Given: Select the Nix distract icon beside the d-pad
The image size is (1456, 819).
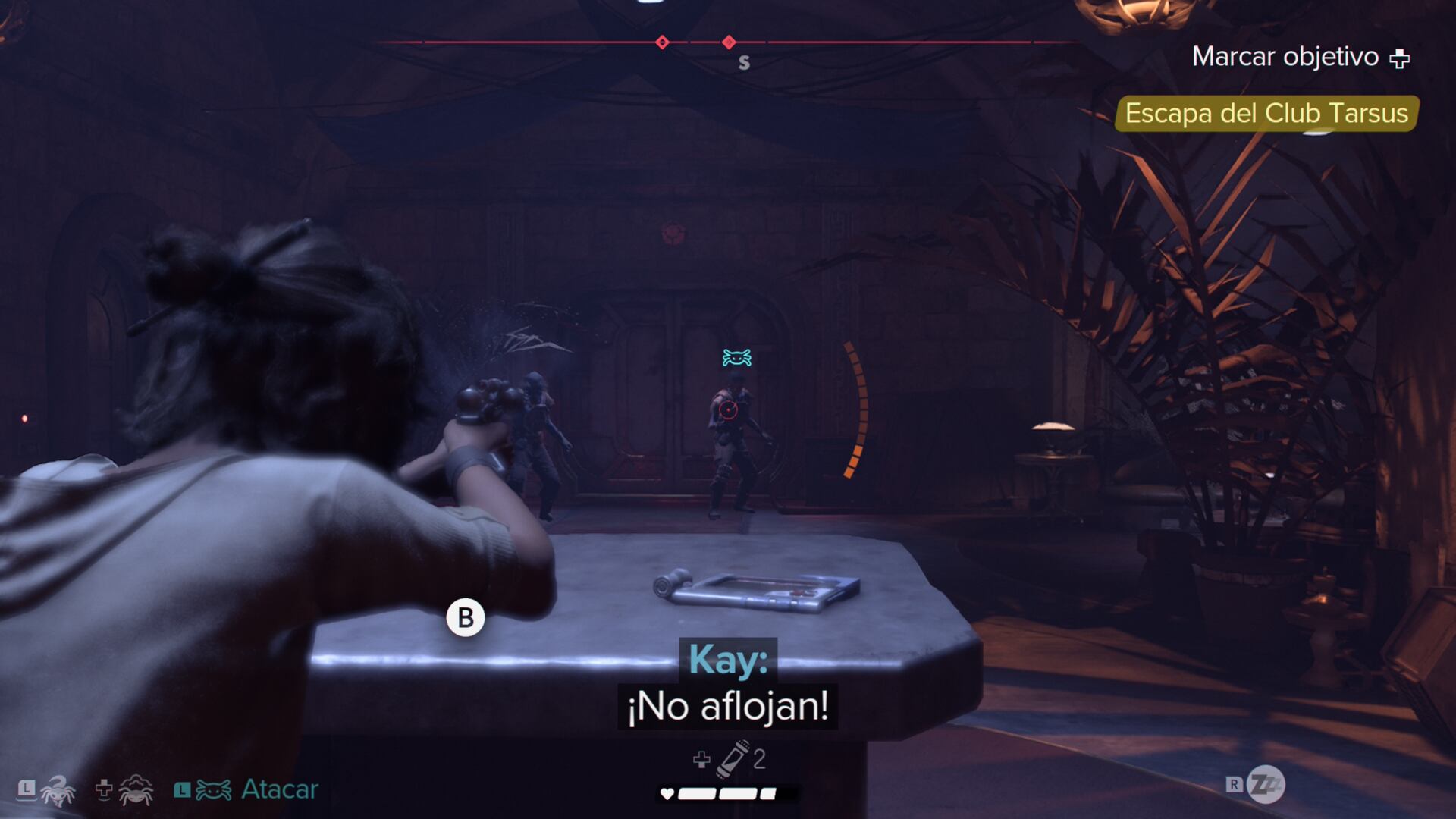Looking at the screenshot, I should coord(136,790).
